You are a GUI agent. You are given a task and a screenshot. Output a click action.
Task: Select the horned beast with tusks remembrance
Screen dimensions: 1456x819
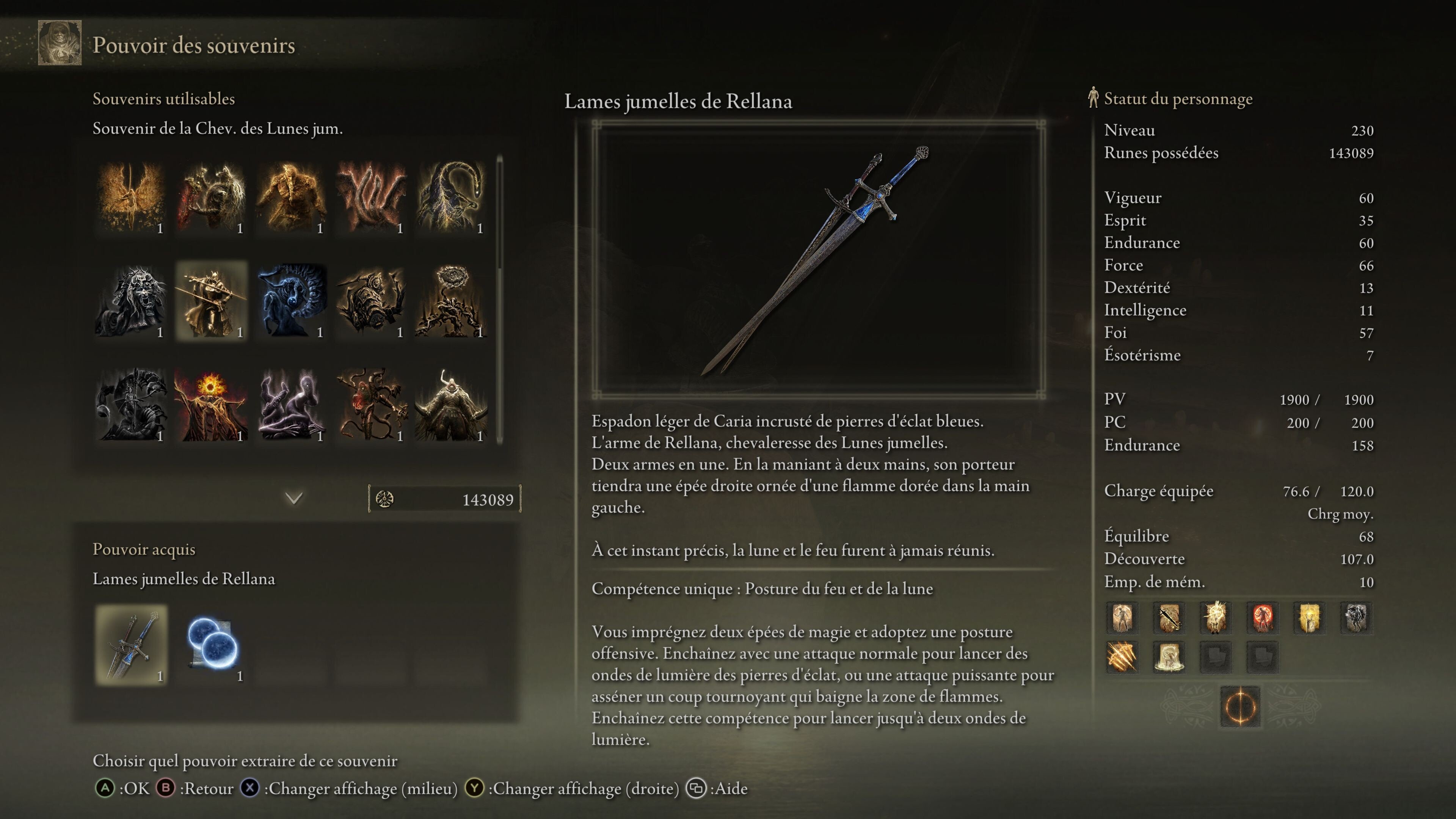pos(452,405)
